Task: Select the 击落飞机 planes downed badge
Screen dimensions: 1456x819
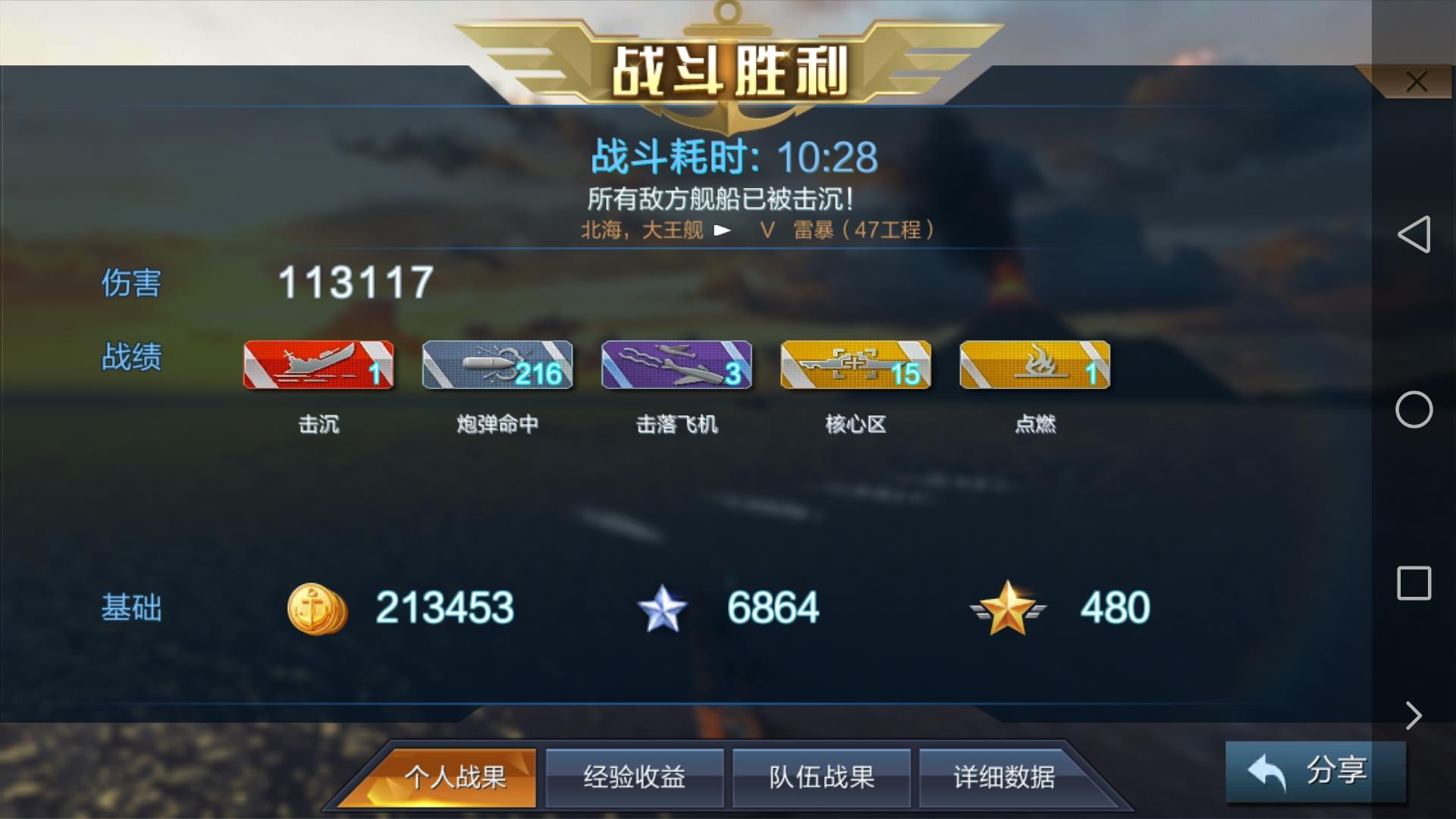Action: [x=676, y=365]
